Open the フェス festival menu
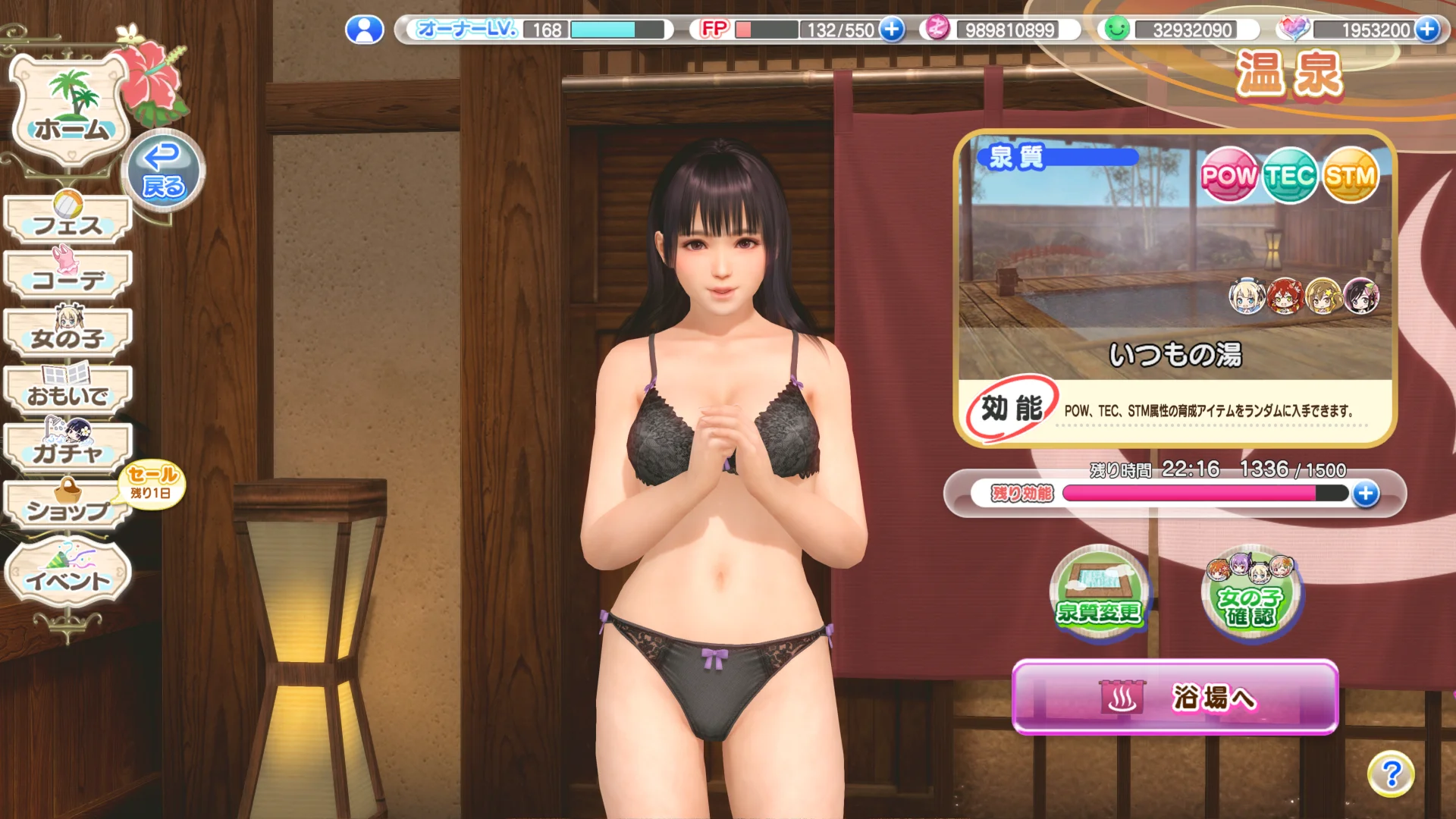Screen dimensions: 1456x819 point(68,221)
